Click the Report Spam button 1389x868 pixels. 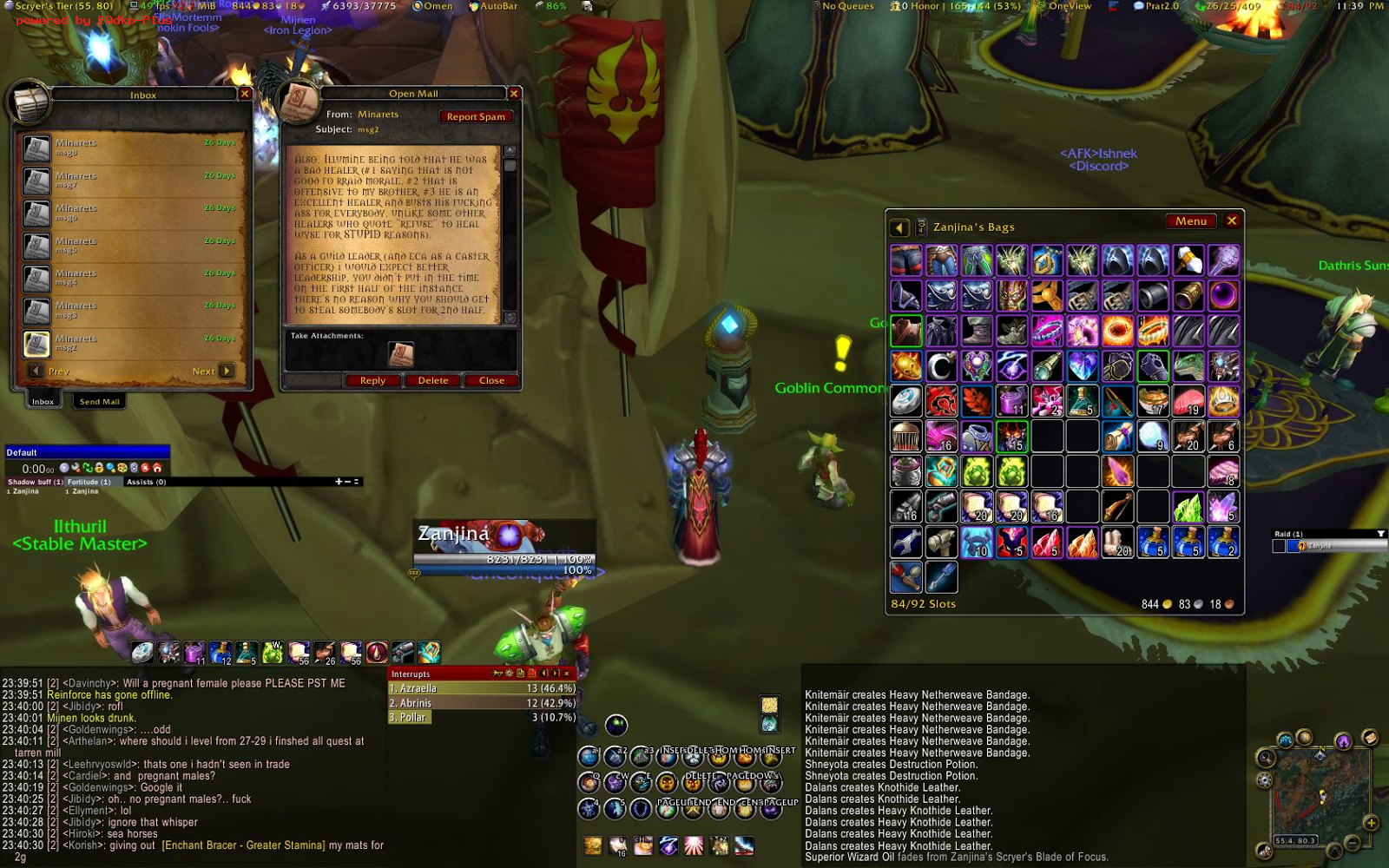pyautogui.click(x=476, y=115)
